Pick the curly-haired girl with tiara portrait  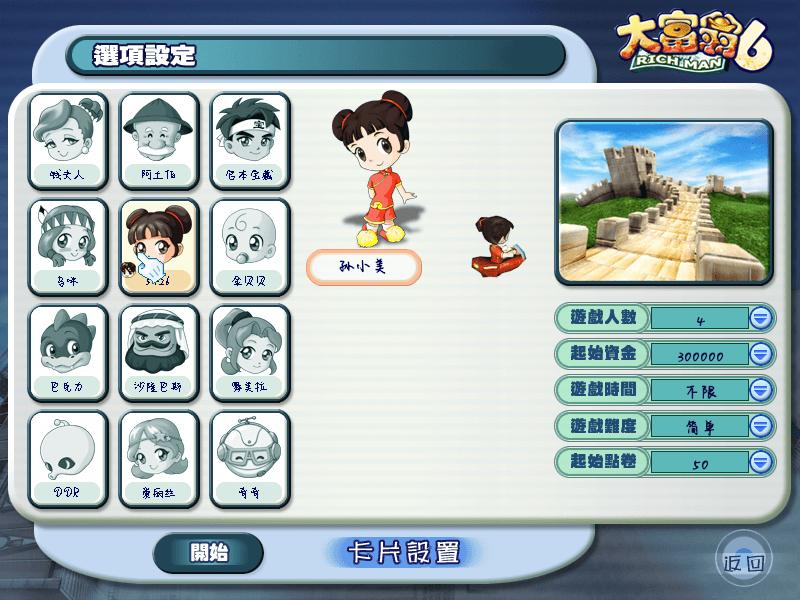coord(159,458)
